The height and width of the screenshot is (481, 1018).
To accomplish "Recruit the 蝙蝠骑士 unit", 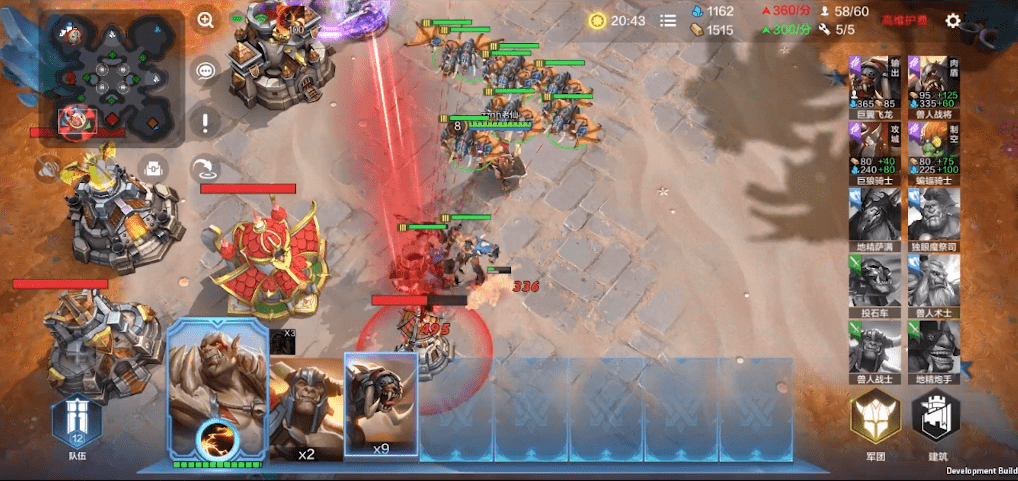I will pos(934,153).
